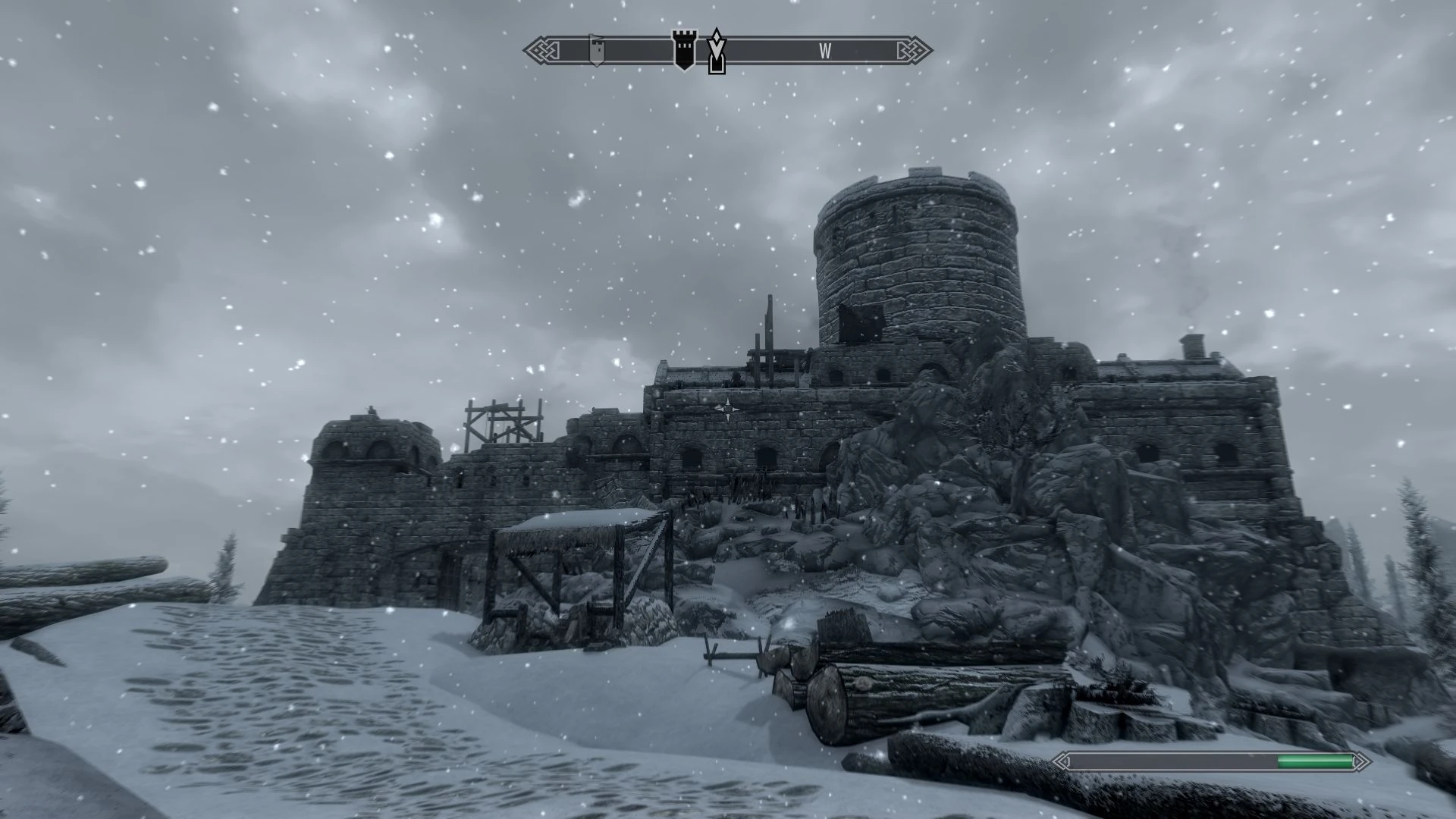Select the W heading on the compass

pyautogui.click(x=826, y=52)
